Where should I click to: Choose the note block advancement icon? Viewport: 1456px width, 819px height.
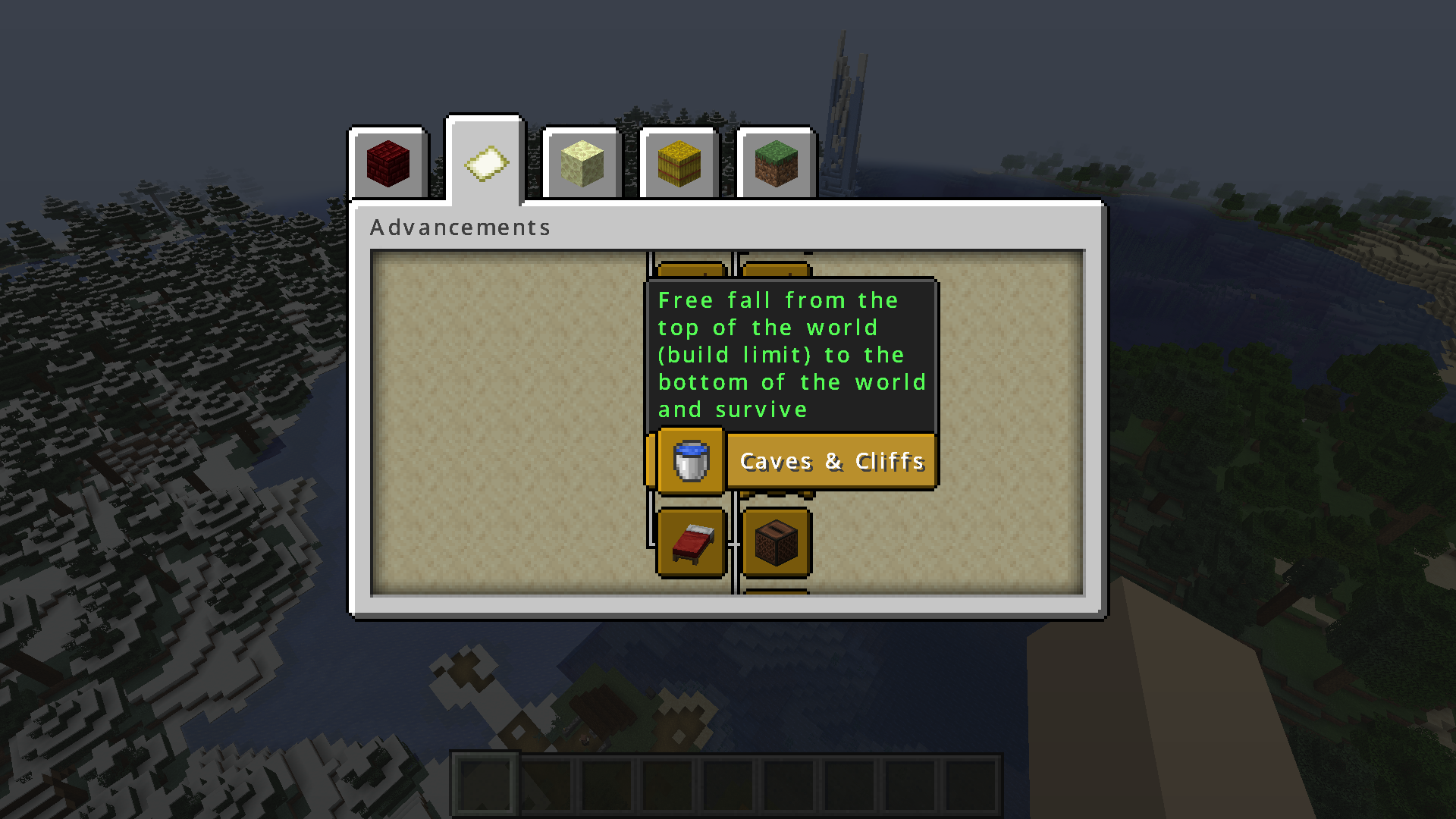[x=777, y=543]
